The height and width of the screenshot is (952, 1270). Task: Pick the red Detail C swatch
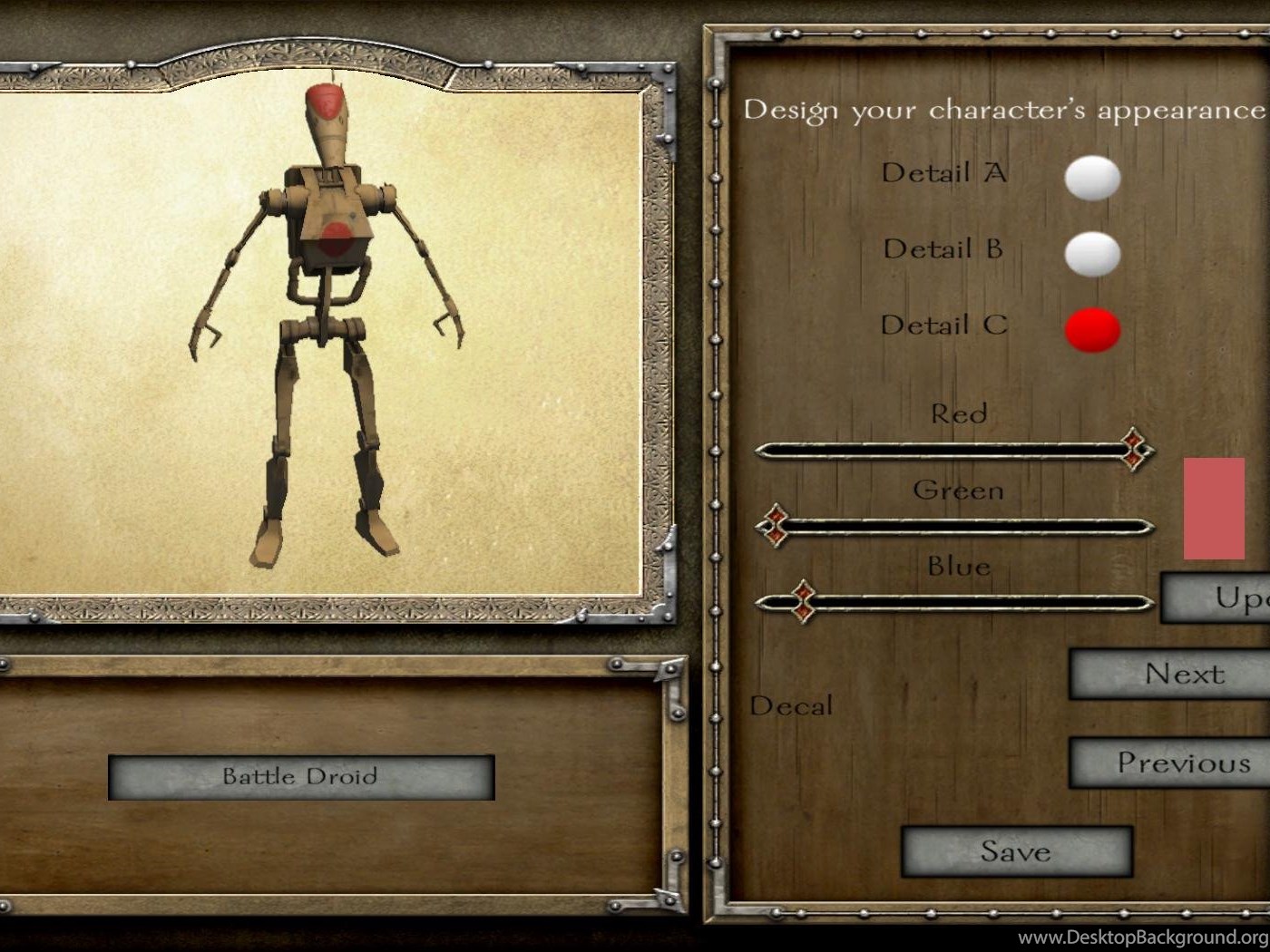click(1092, 329)
